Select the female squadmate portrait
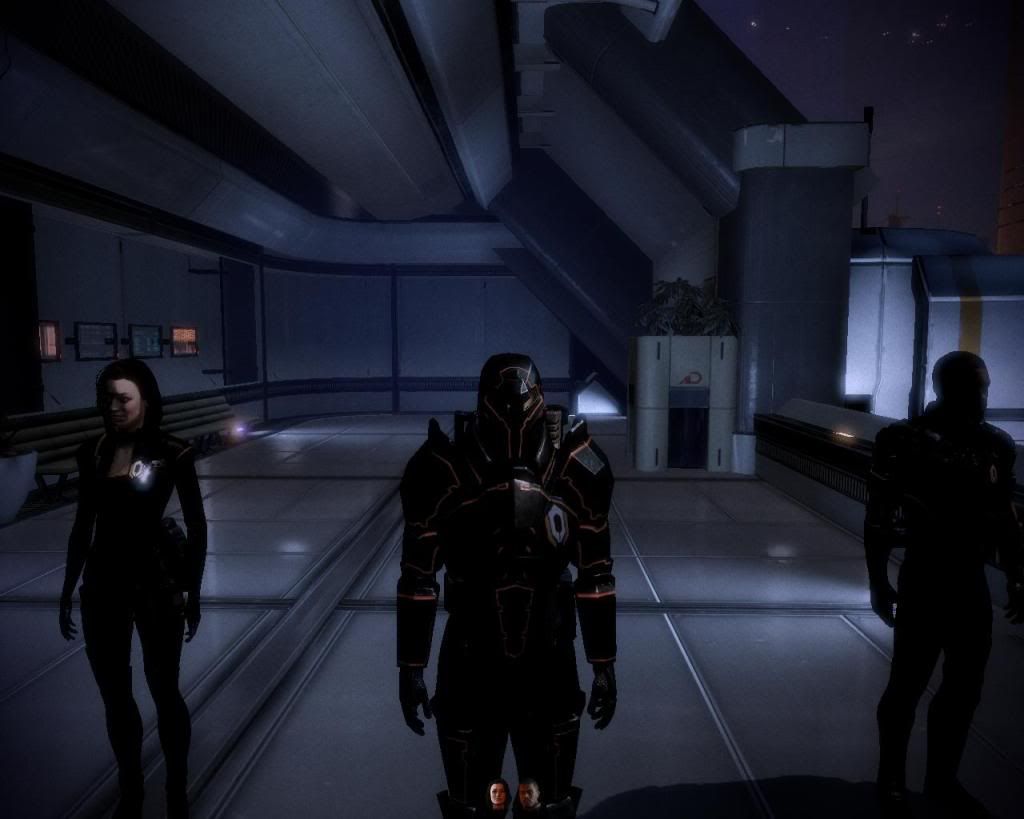The width and height of the screenshot is (1024, 819). 498,794
